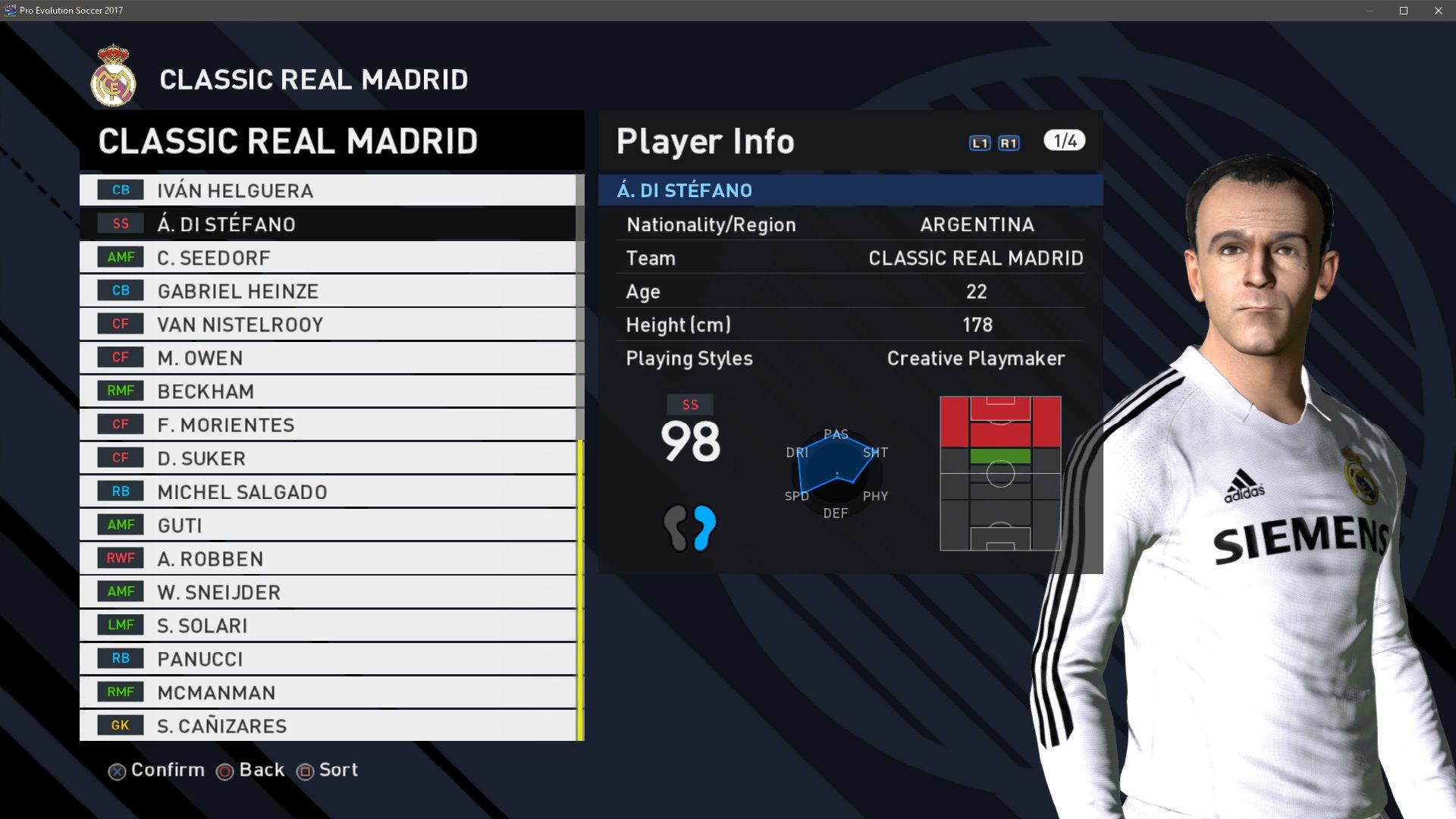Select Iván Helguera in the player list

(x=328, y=190)
